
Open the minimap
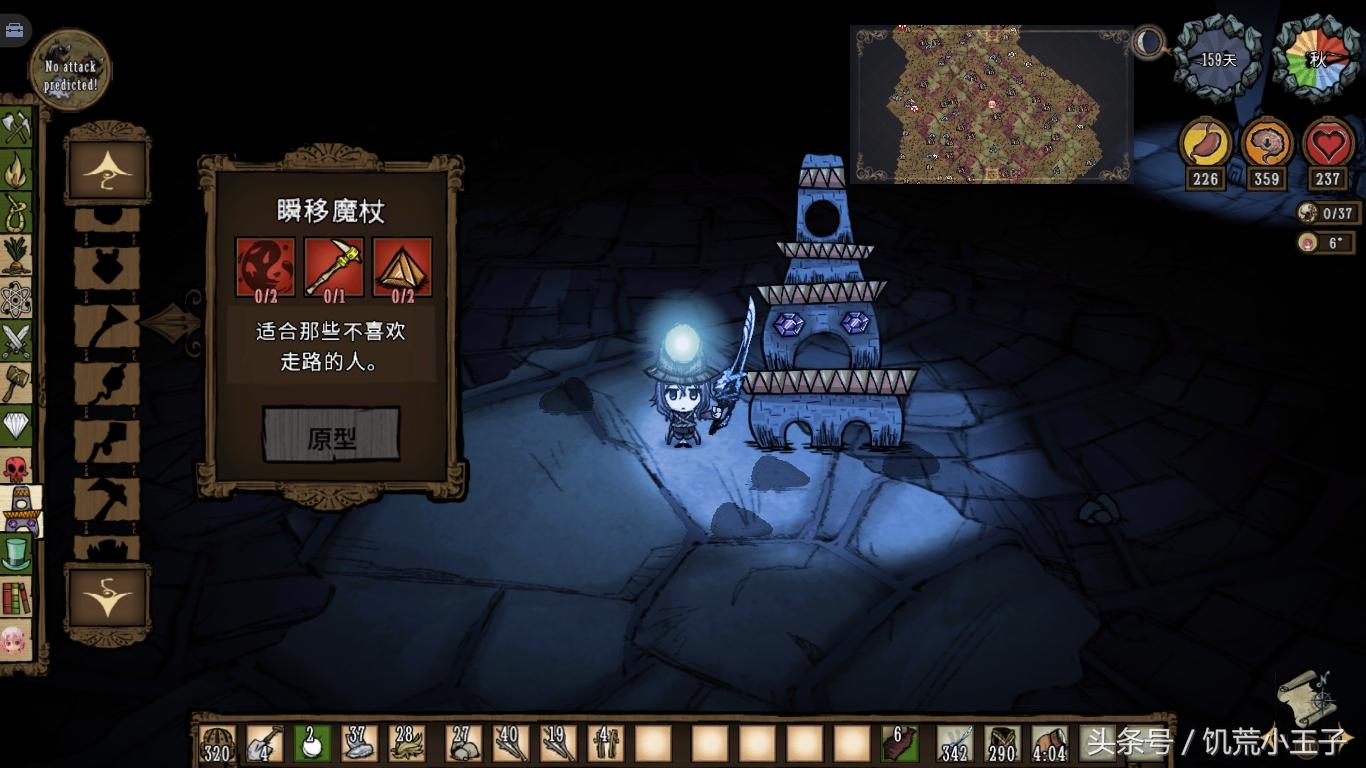click(x=990, y=105)
